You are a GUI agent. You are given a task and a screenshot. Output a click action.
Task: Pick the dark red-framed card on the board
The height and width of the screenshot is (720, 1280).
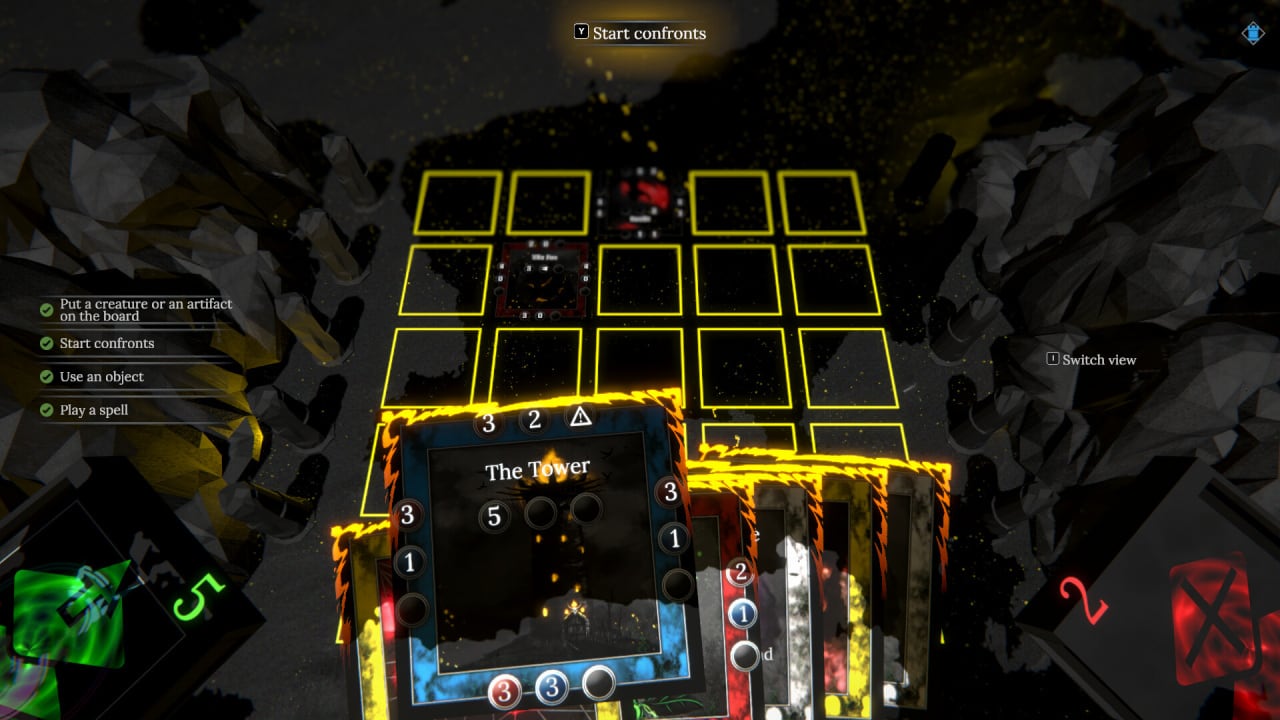[544, 282]
